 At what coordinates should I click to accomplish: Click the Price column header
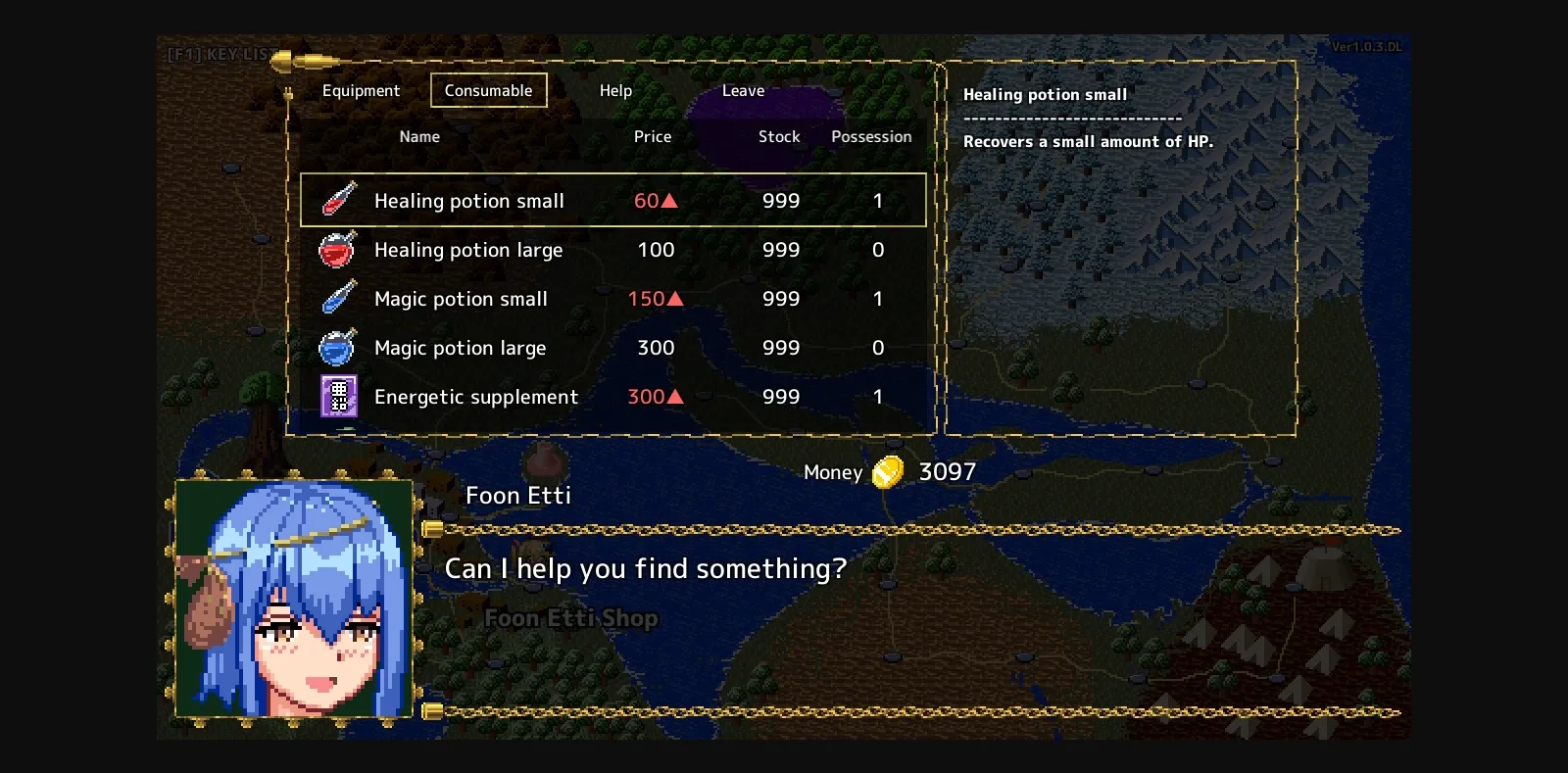[x=653, y=136]
